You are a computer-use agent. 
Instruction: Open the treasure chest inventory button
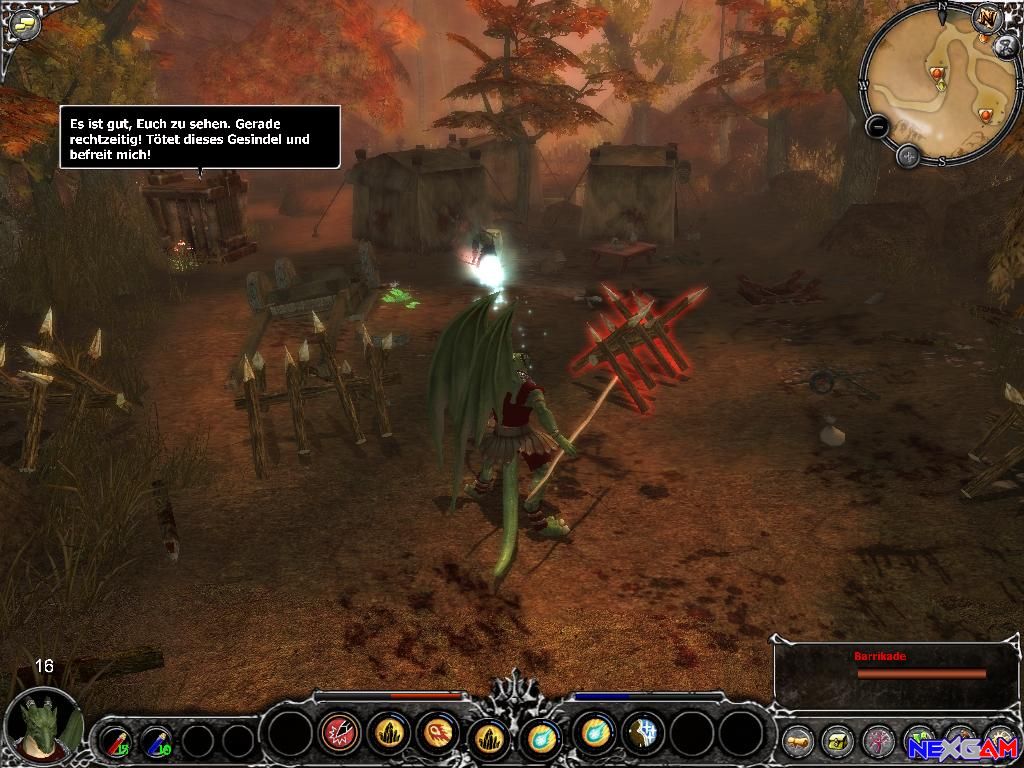pyautogui.click(x=836, y=741)
